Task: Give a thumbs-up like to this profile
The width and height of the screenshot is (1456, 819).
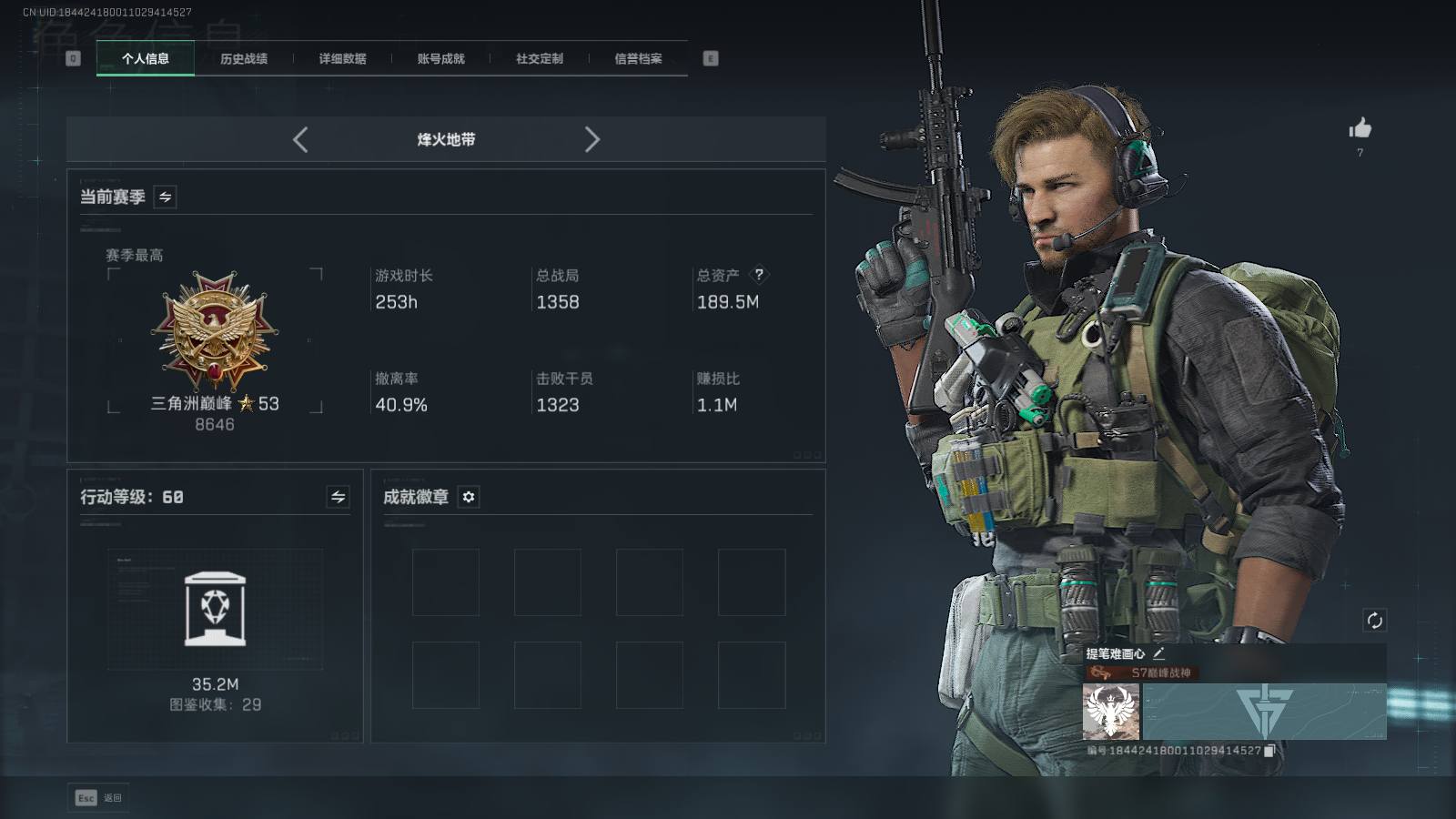Action: (1360, 128)
